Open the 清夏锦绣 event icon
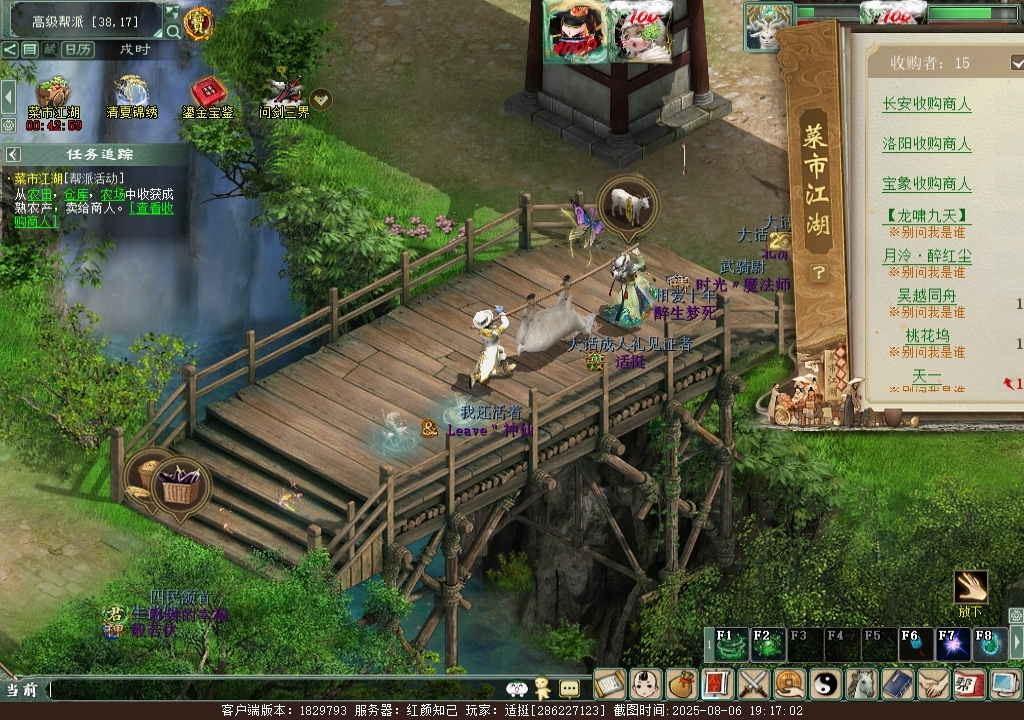Image resolution: width=1024 pixels, height=720 pixels. click(x=131, y=94)
